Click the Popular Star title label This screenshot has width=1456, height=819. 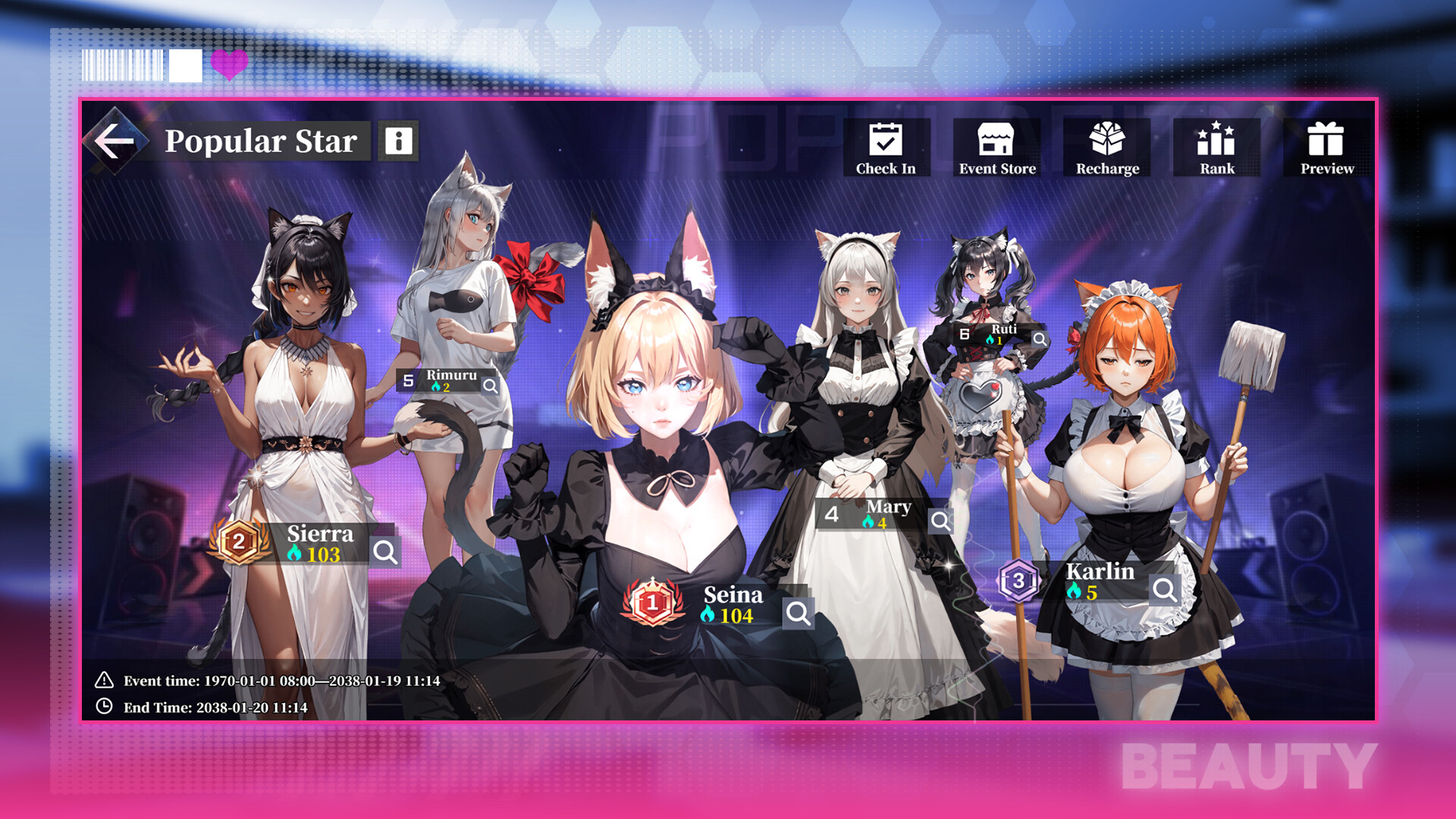click(x=262, y=141)
